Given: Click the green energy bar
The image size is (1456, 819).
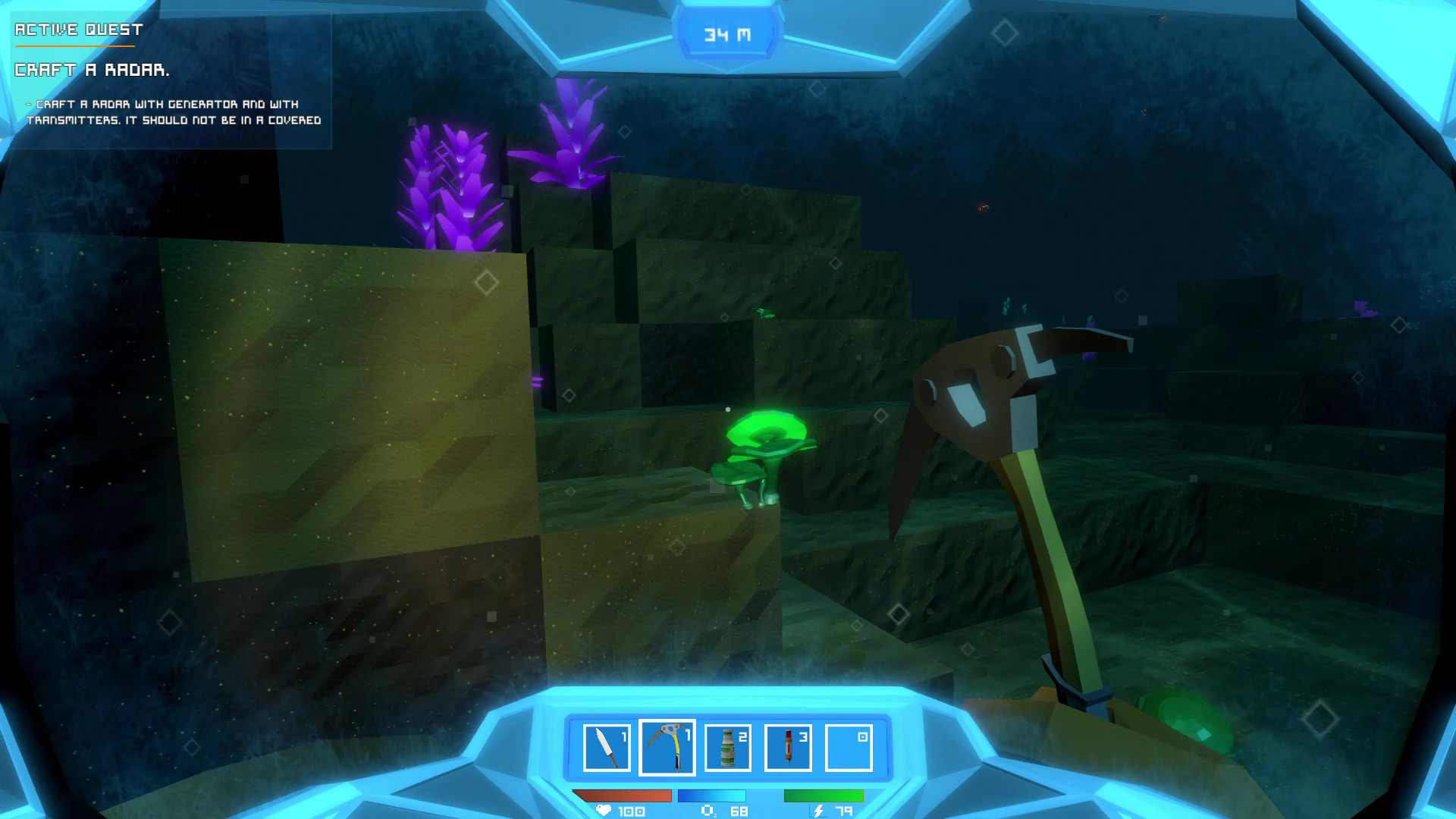Looking at the screenshot, I should coord(823,796).
